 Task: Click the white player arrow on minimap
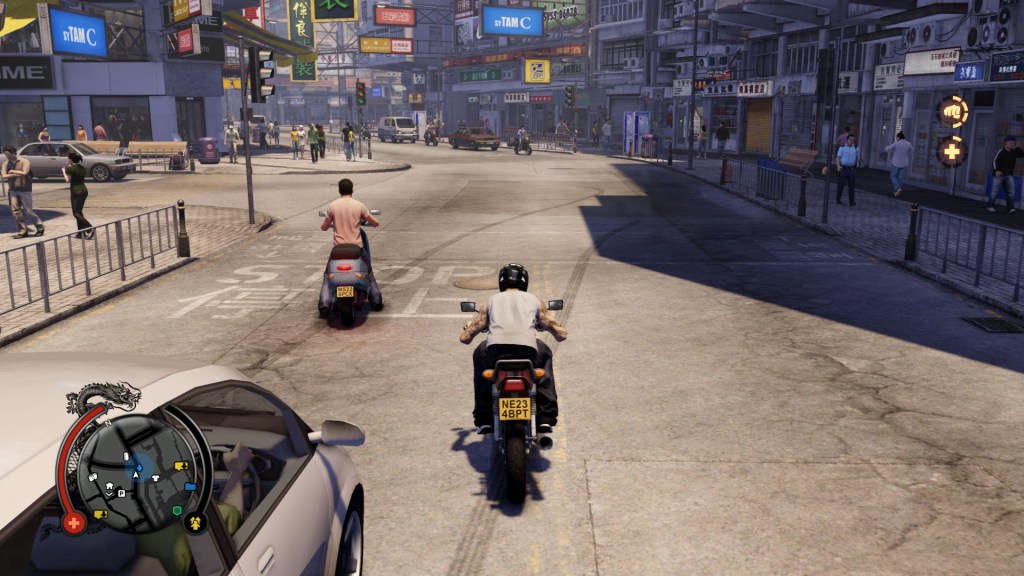135,475
